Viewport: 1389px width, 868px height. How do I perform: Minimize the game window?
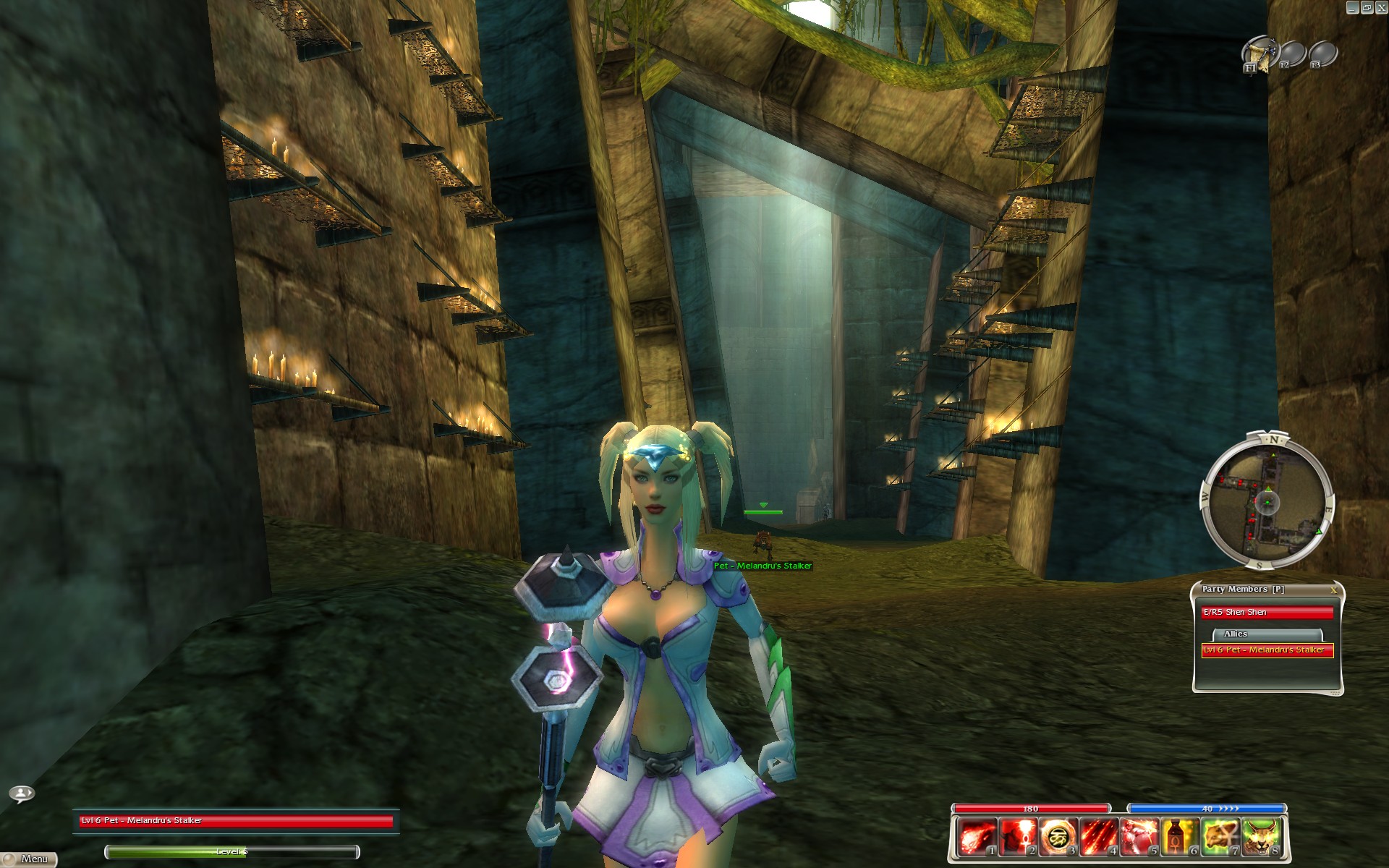(x=1351, y=7)
